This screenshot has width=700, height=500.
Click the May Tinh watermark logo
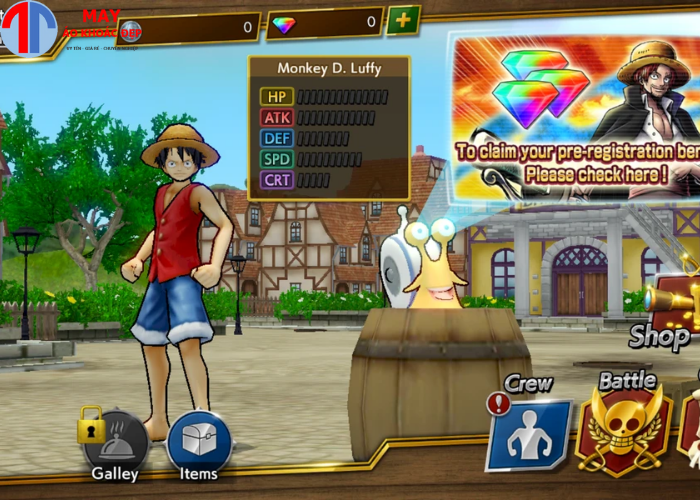tap(29, 27)
